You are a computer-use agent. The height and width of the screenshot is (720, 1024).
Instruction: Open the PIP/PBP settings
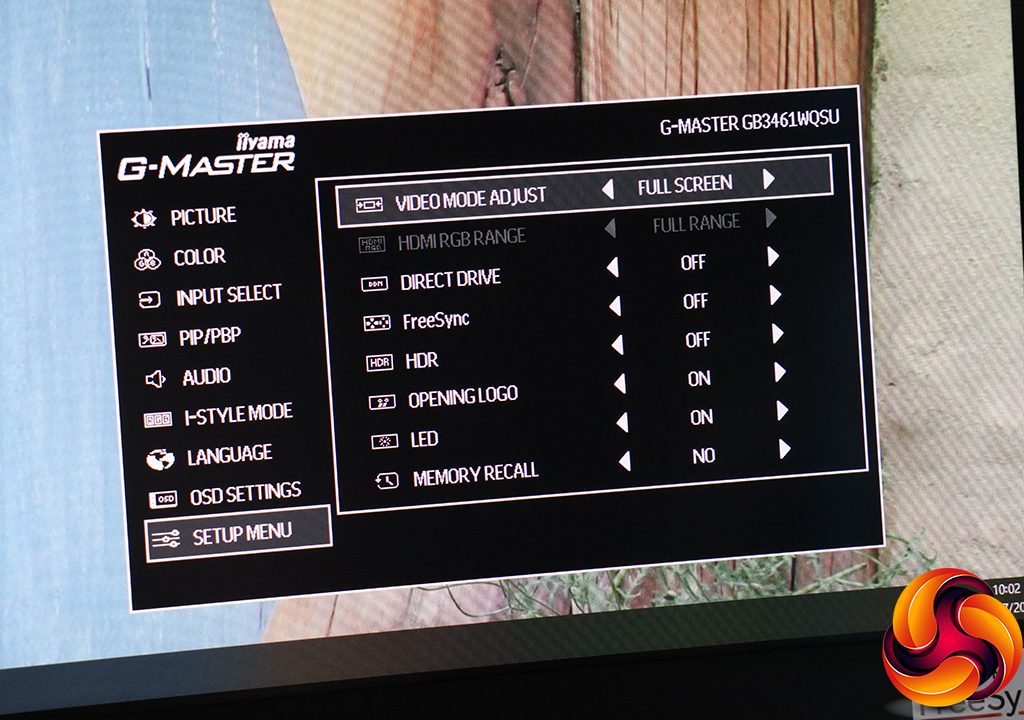point(209,338)
